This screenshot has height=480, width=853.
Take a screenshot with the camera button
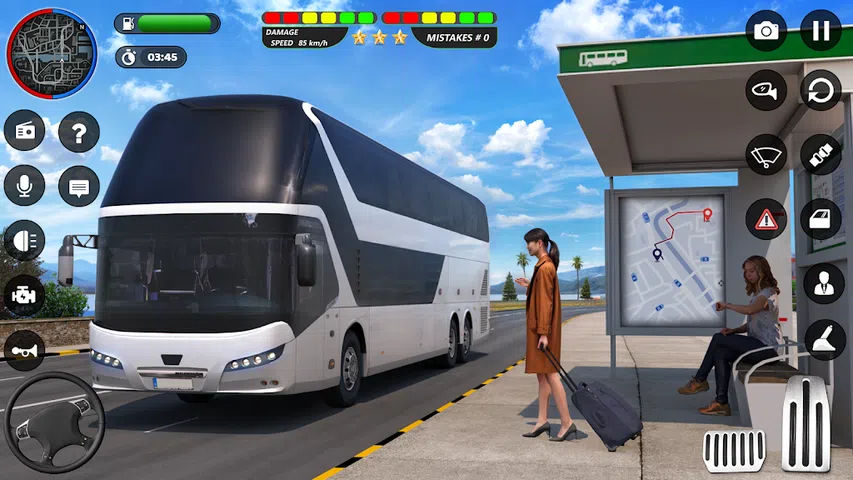pyautogui.click(x=766, y=31)
